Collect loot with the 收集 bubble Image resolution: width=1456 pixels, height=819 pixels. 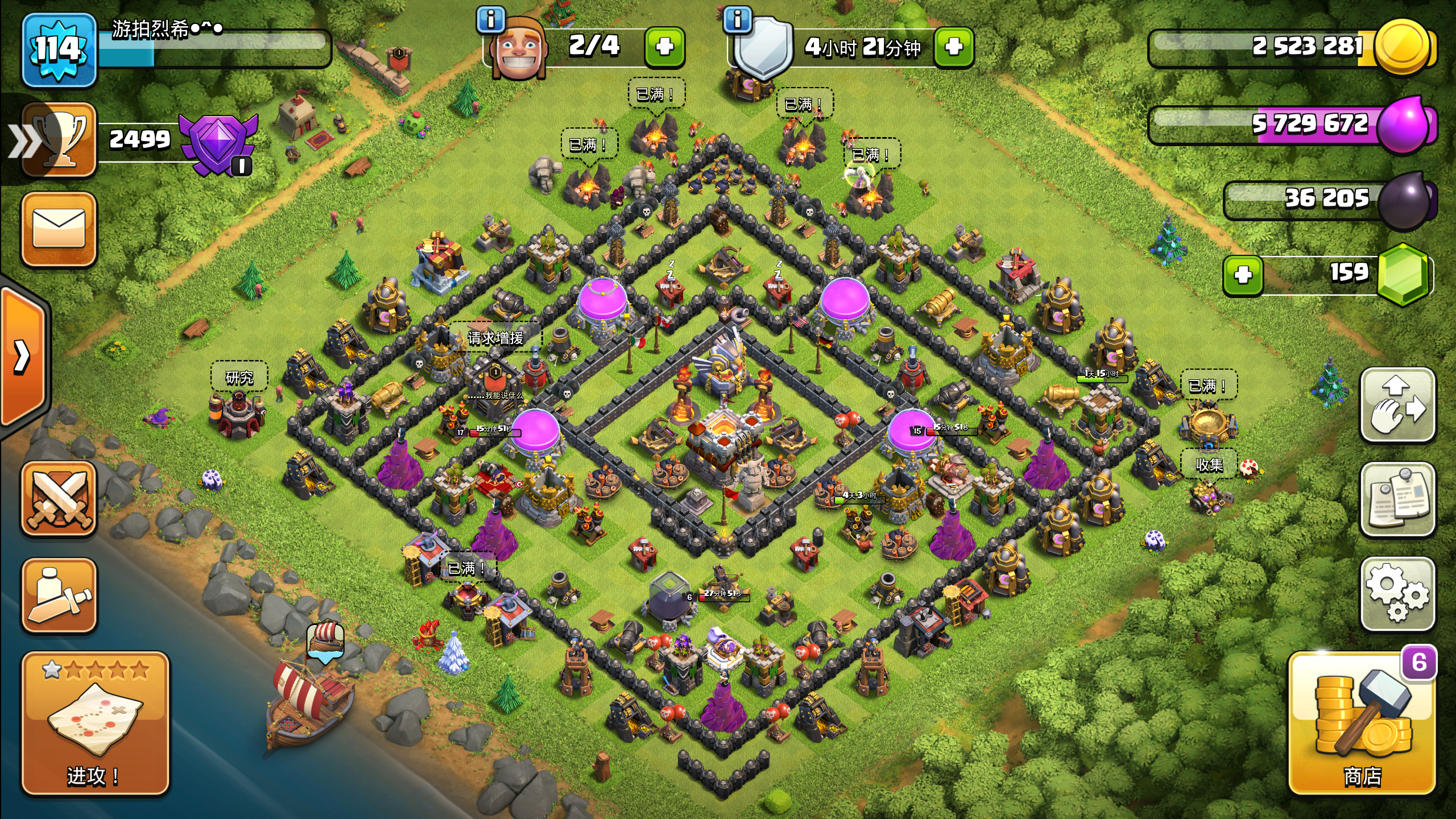pyautogui.click(x=1209, y=465)
